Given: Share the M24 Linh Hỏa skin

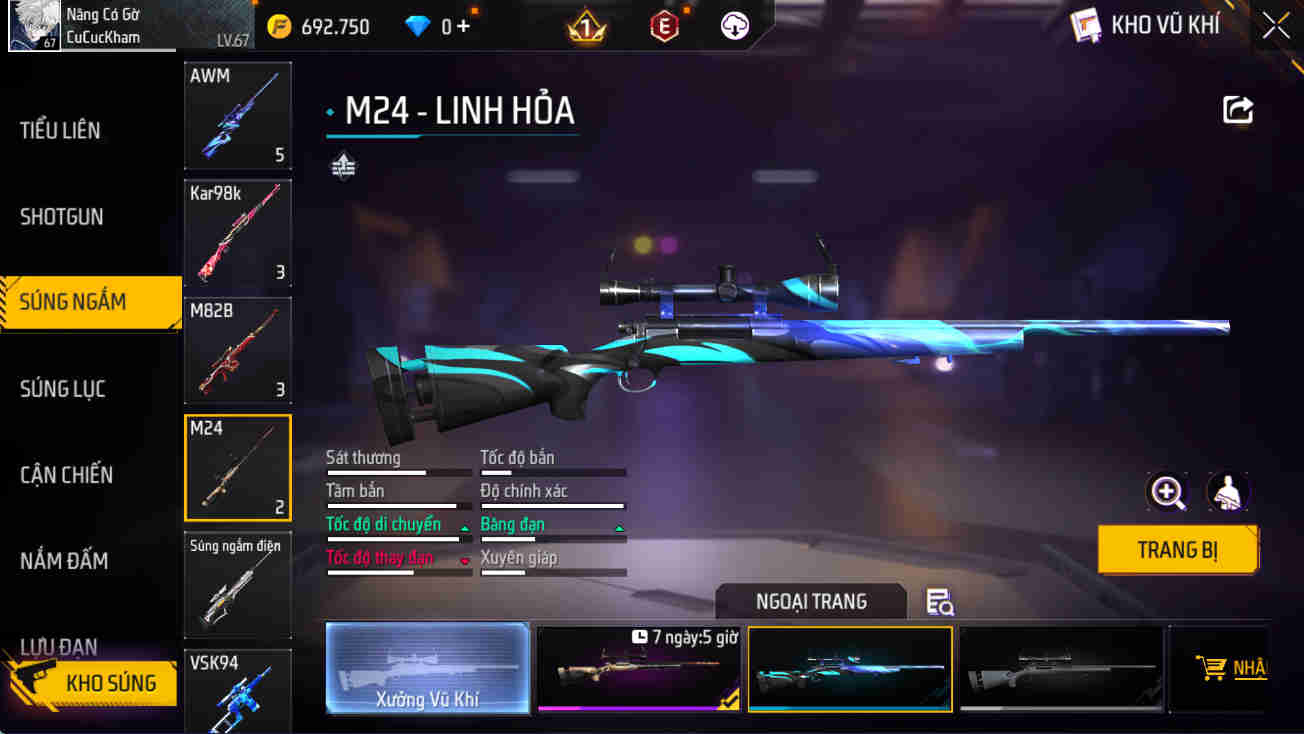Looking at the screenshot, I should click(x=1237, y=110).
